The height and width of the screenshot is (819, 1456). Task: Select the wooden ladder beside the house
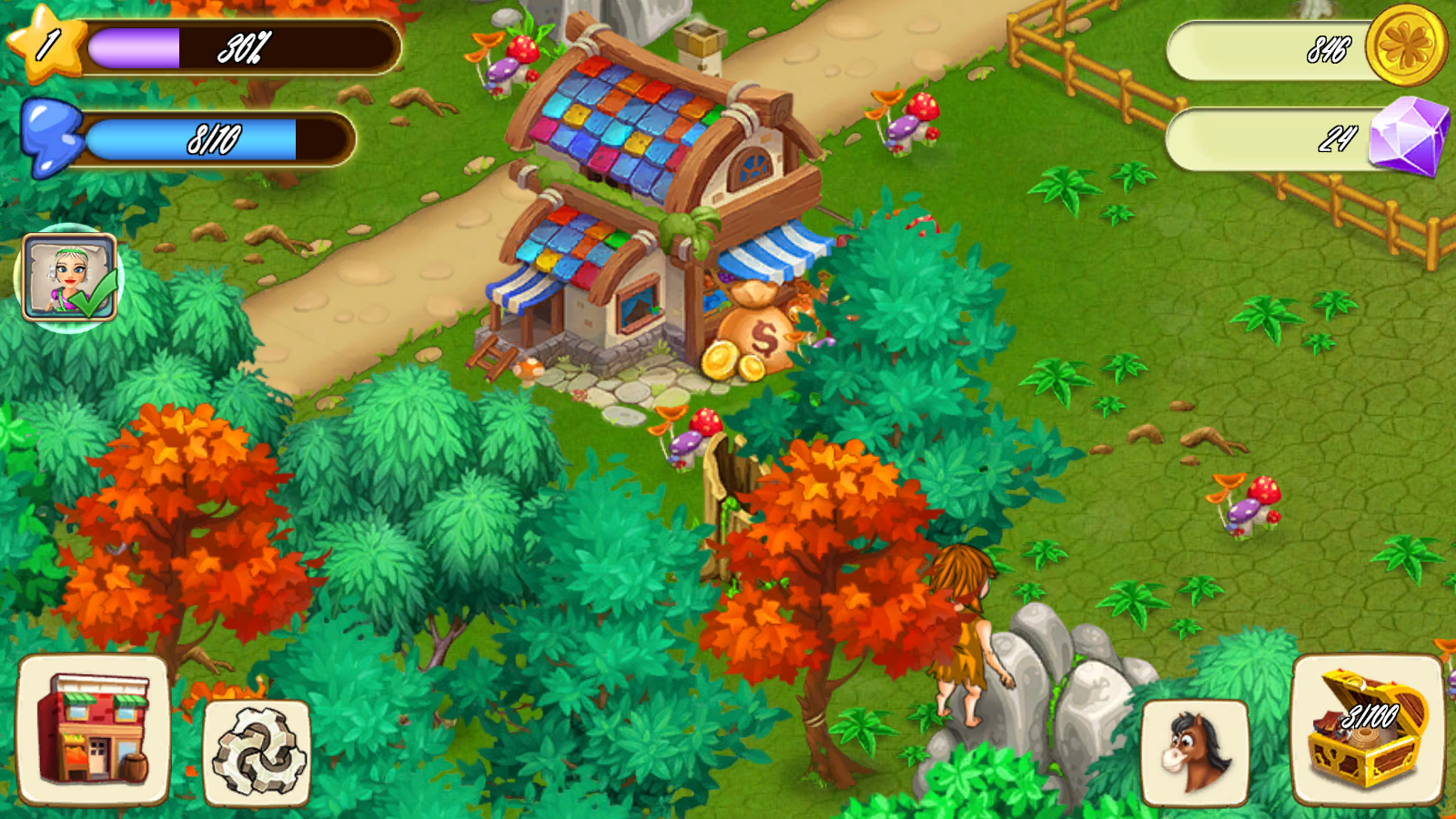click(x=491, y=357)
